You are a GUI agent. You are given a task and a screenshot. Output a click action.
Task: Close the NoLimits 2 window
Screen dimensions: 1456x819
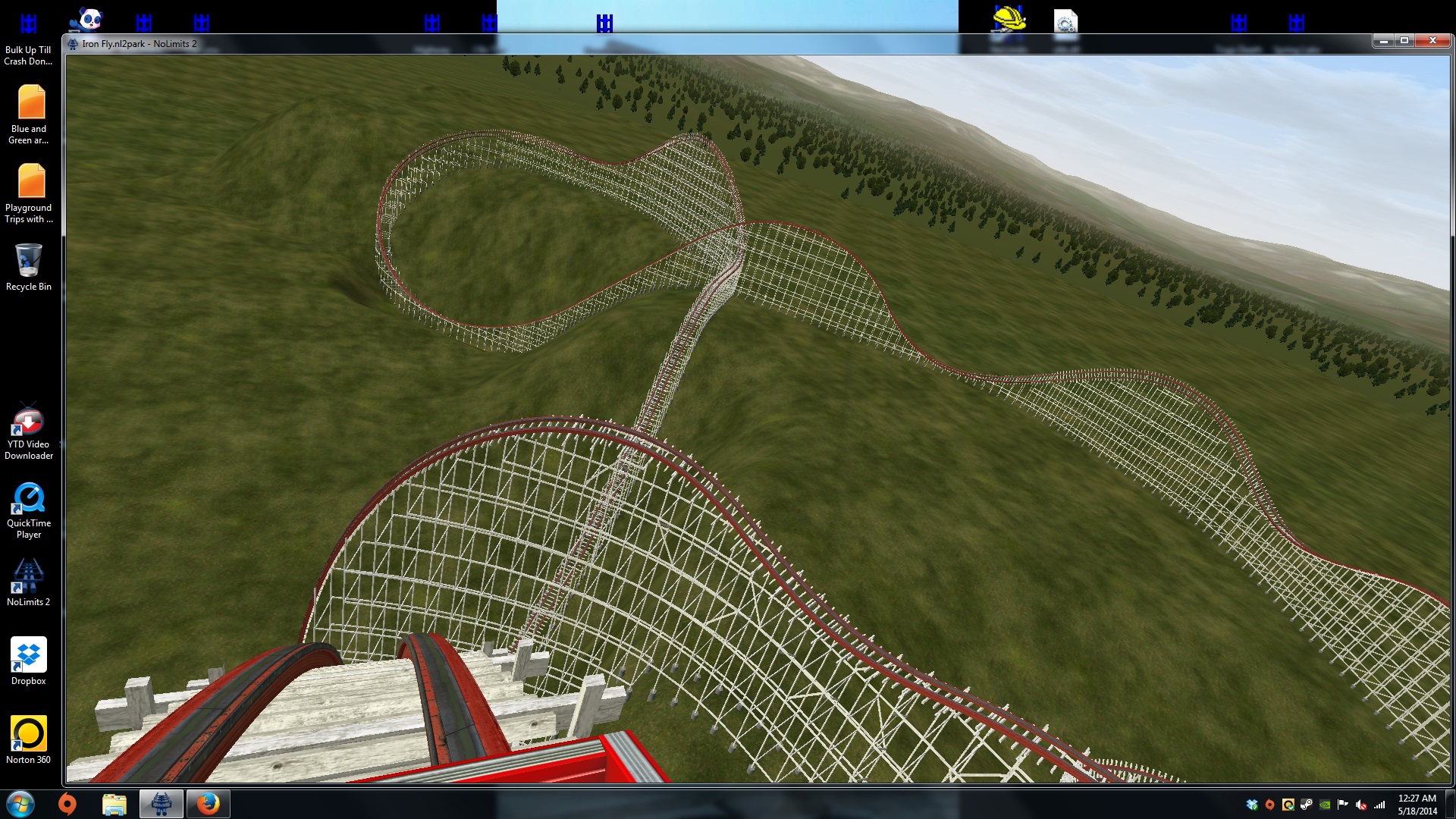click(x=1432, y=41)
